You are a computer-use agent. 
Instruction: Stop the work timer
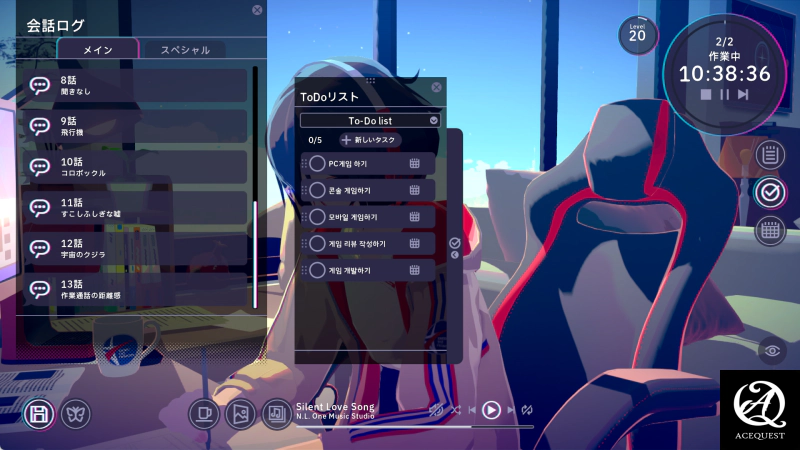[706, 94]
